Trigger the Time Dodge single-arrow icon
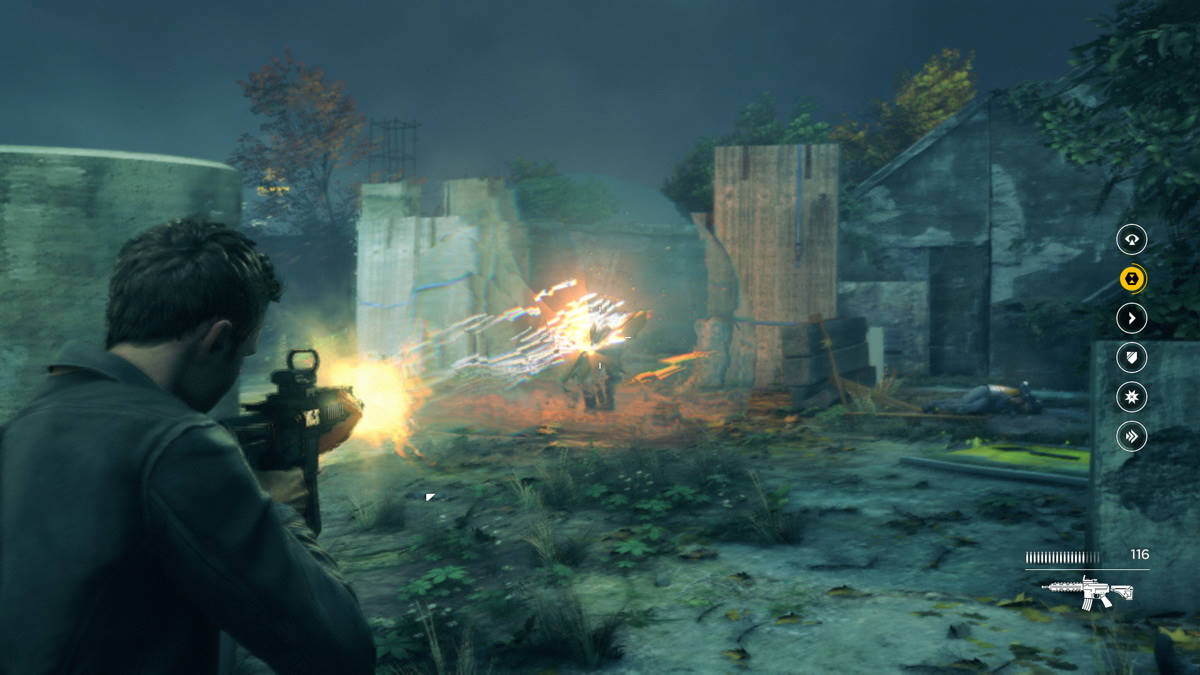The width and height of the screenshot is (1200, 675). (1131, 318)
